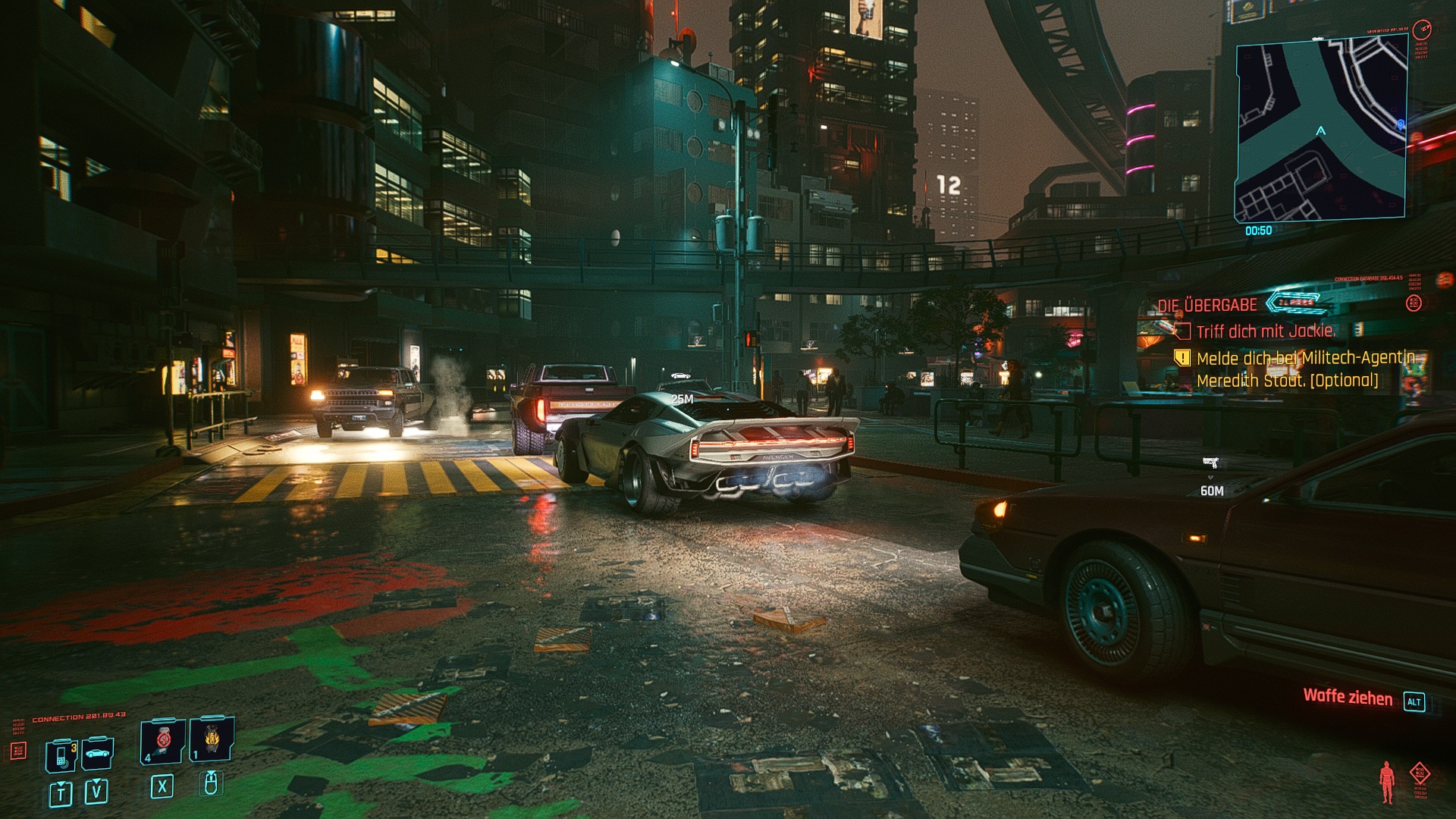Open the quest title "DIE ÜBERGABE"
This screenshot has height=819, width=1456.
click(x=1207, y=305)
